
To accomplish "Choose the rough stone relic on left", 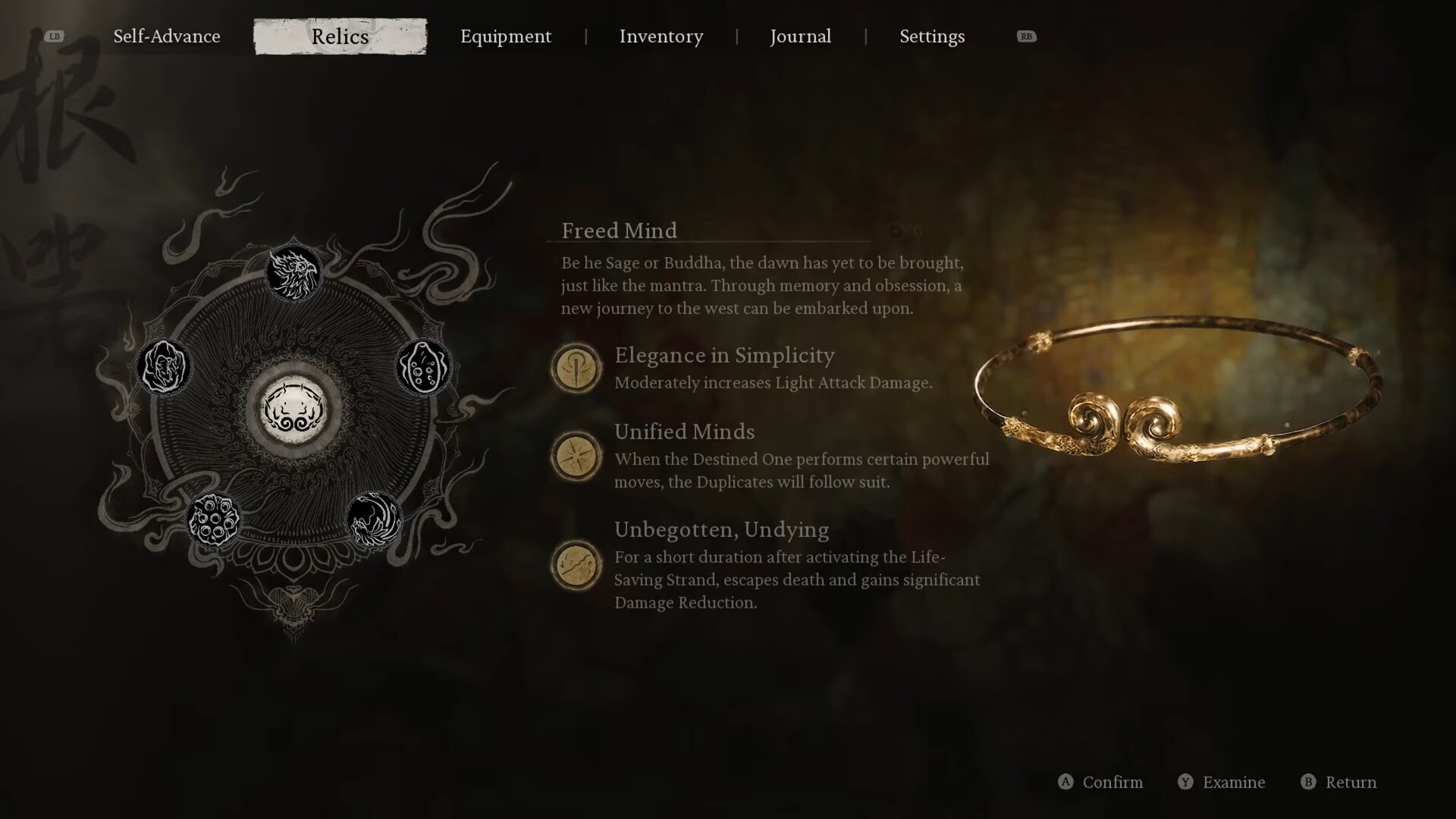I will tap(164, 367).
